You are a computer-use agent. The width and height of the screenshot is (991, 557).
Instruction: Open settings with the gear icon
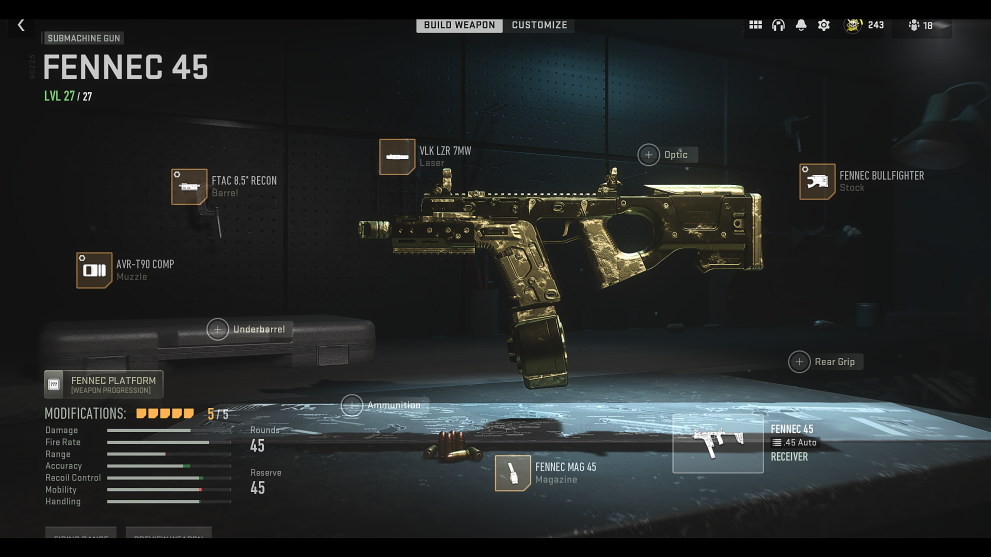coord(824,25)
